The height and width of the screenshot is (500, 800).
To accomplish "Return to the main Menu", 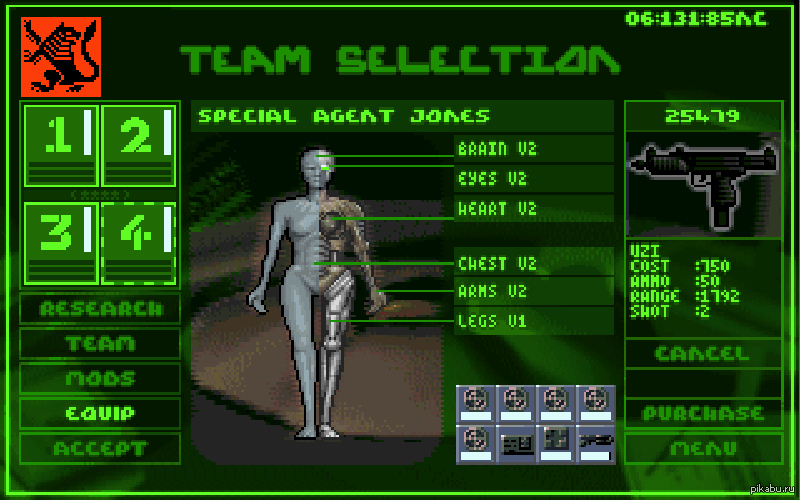I will tap(701, 448).
